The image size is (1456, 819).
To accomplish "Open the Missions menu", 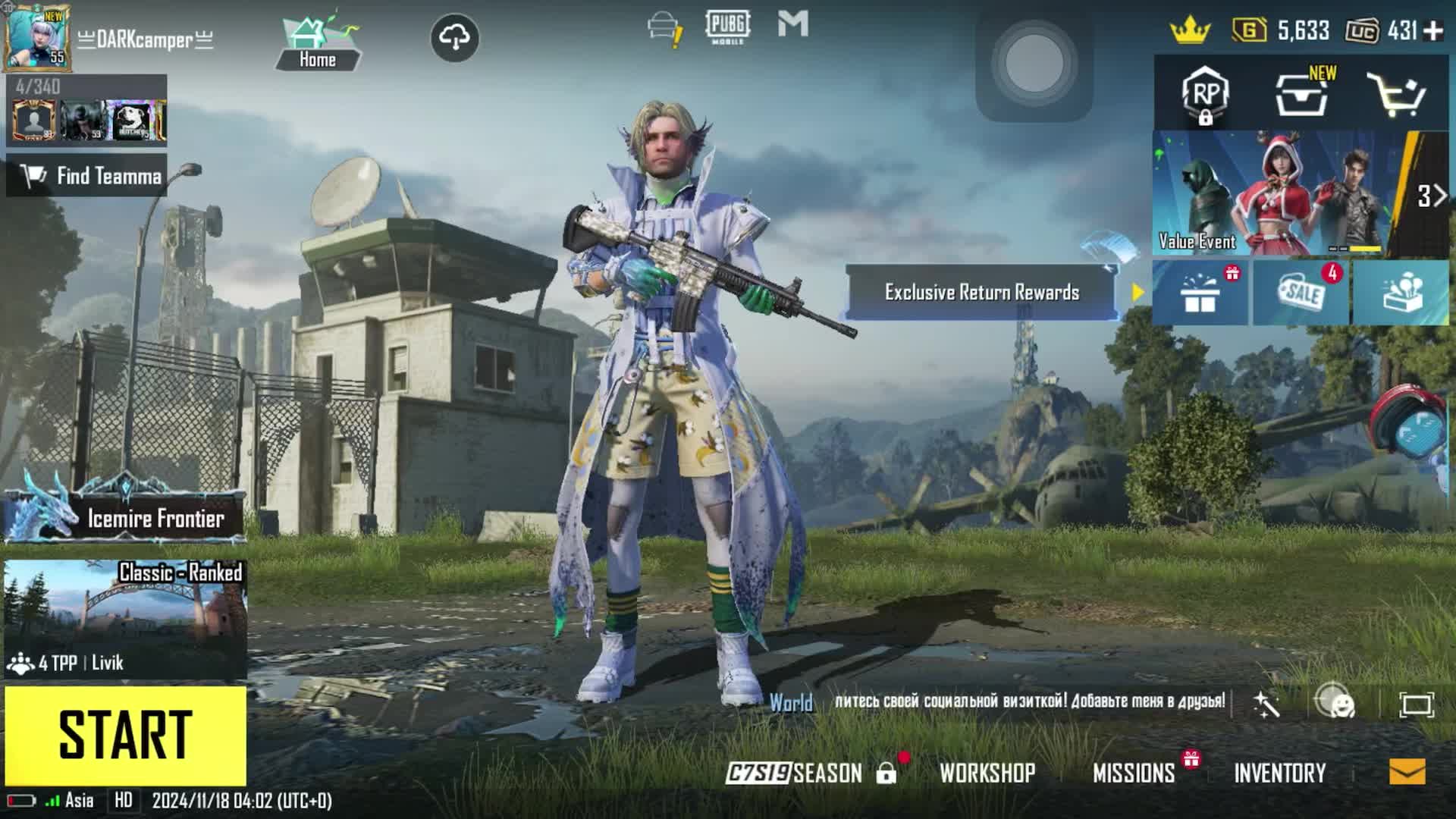I will point(1134,773).
